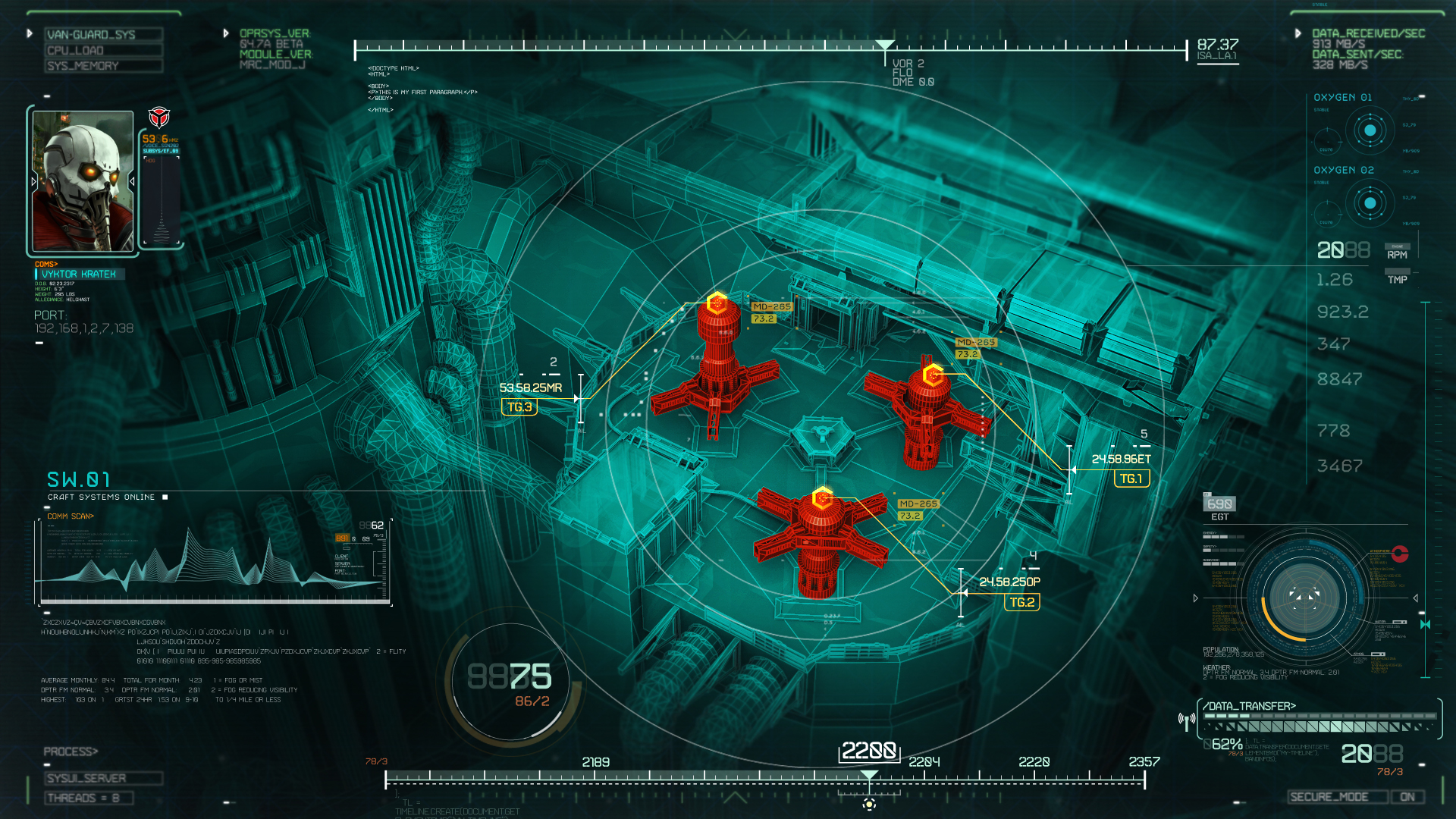Expand the DATA_RECEIVED/SEC panel arrow
This screenshot has width=1456, height=819.
click(x=1298, y=33)
